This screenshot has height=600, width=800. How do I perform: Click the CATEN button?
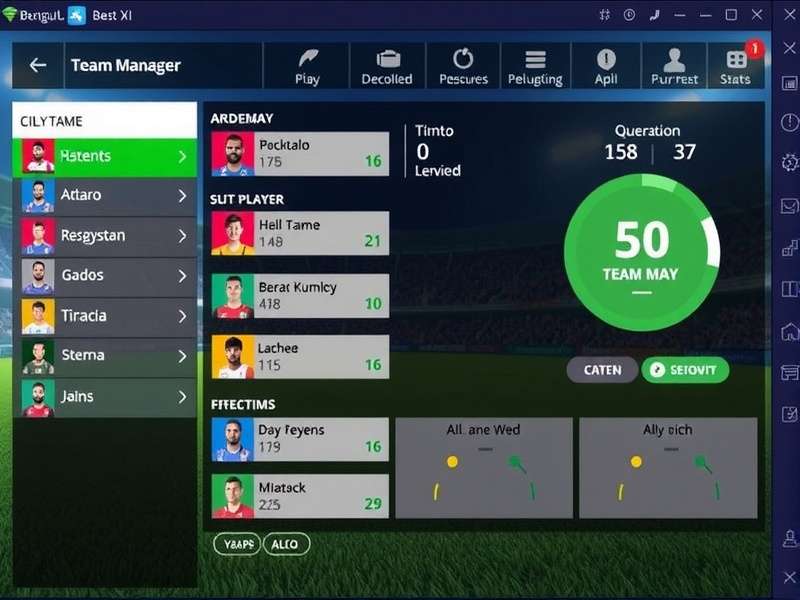pos(602,370)
